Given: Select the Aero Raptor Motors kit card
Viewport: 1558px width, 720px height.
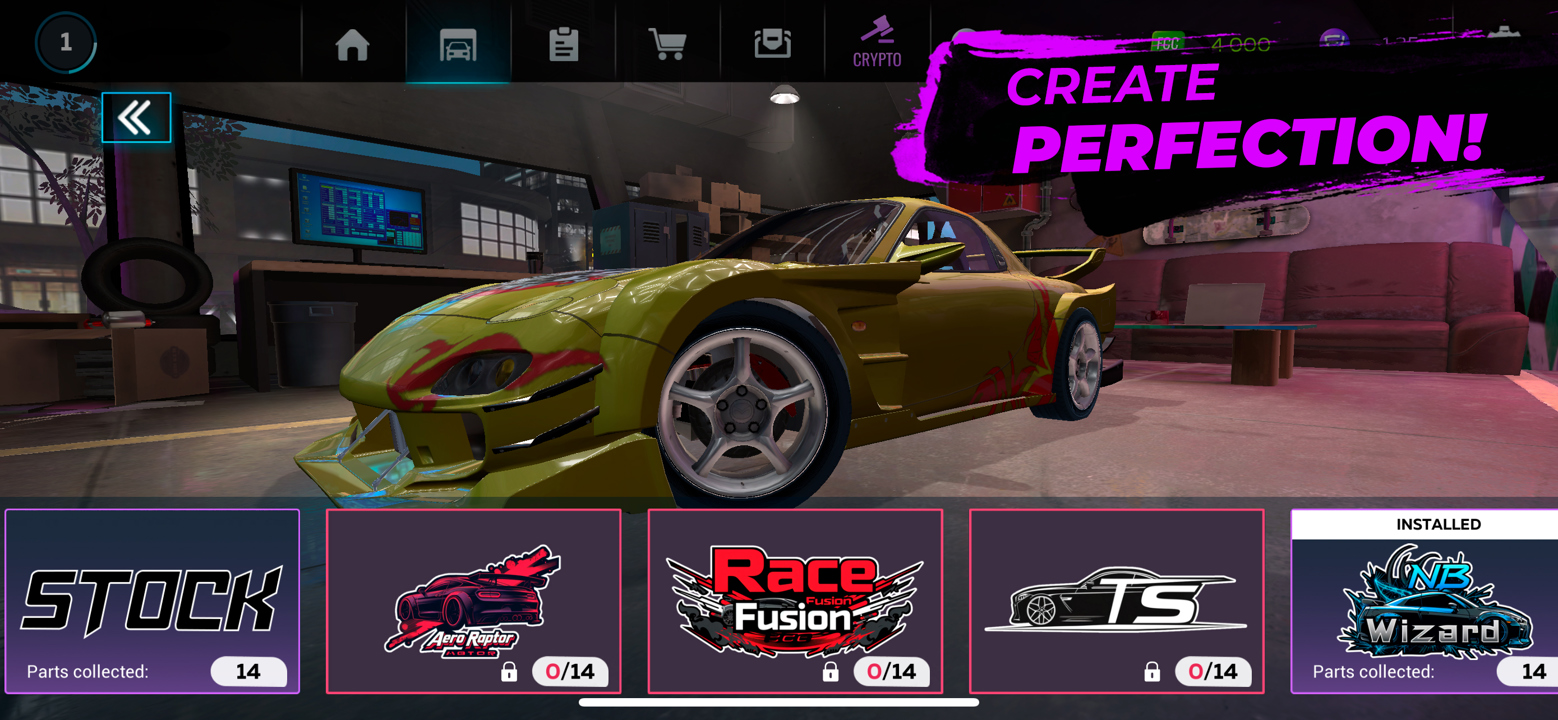Looking at the screenshot, I should point(474,600).
